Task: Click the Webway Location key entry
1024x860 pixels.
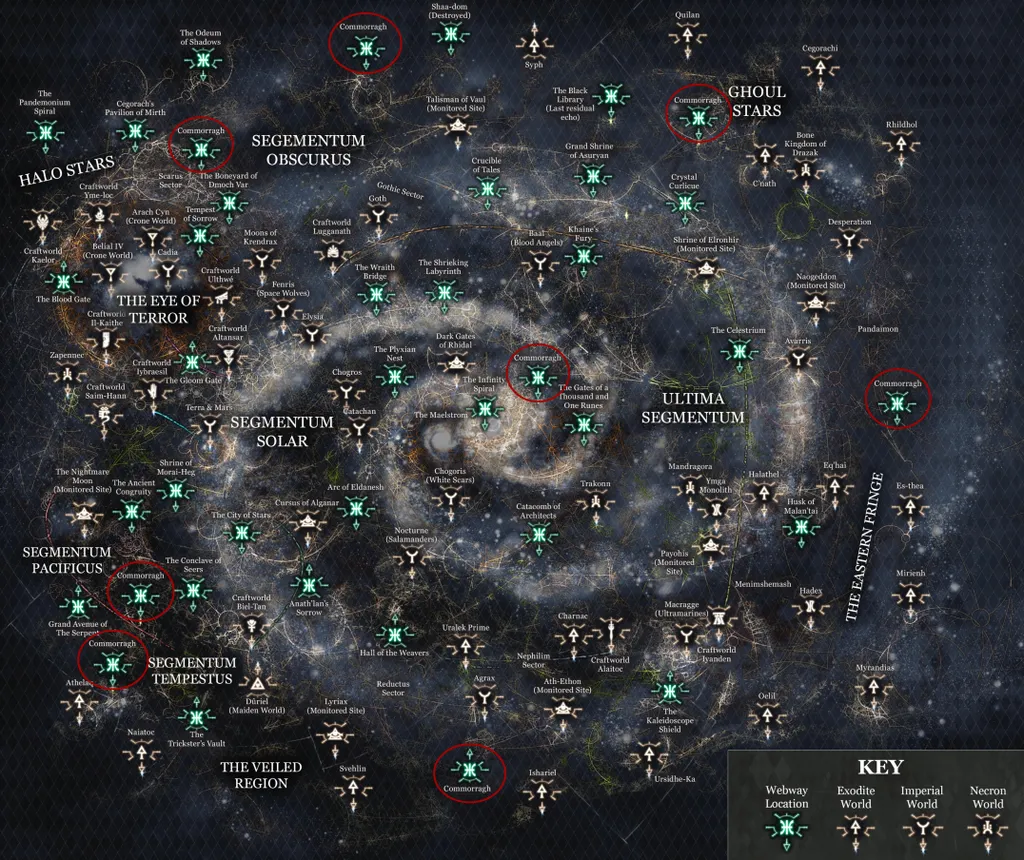Action: click(786, 826)
